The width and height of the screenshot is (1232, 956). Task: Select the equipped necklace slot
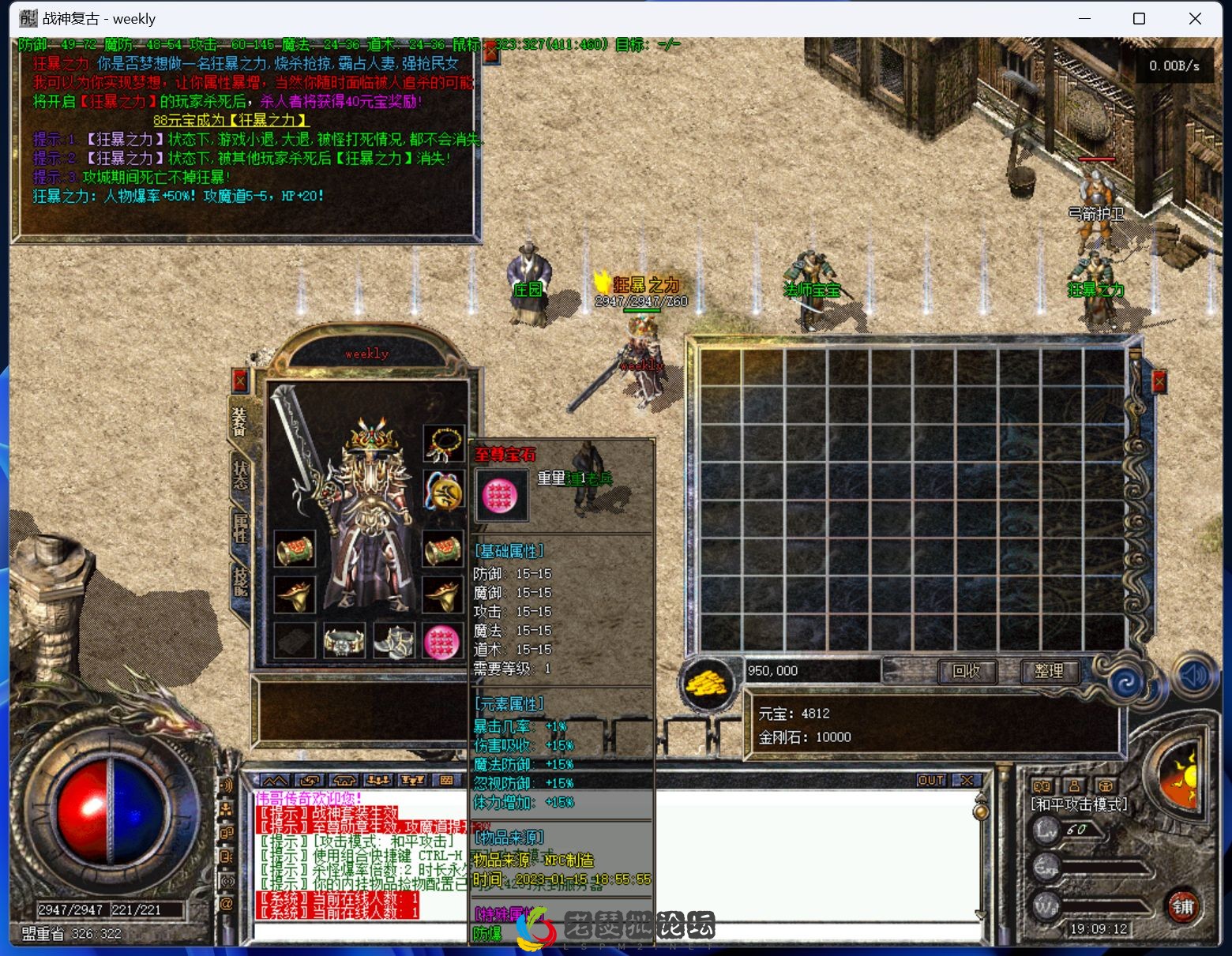443,444
